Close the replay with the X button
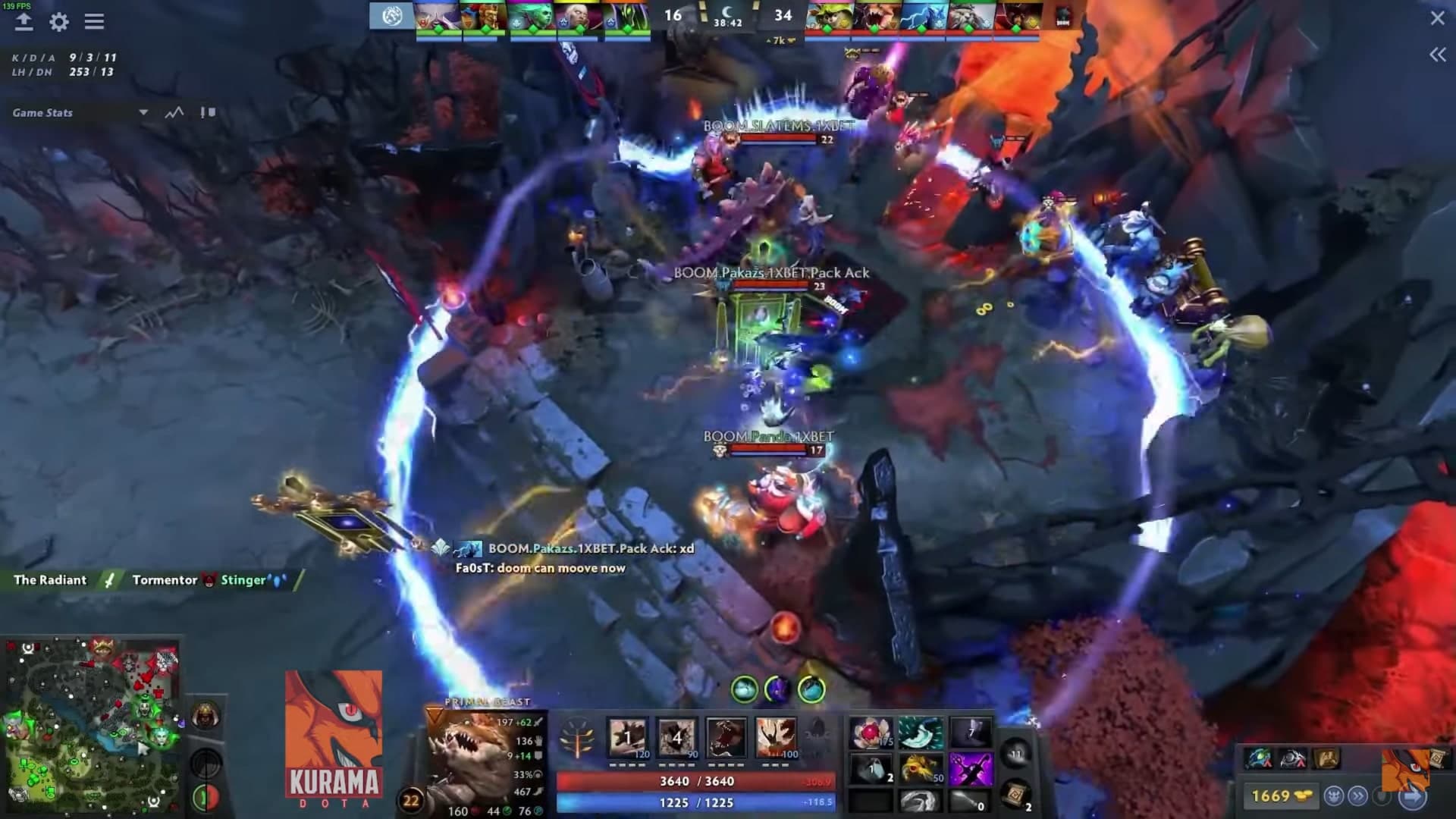This screenshot has height=819, width=1456. coord(1437,18)
